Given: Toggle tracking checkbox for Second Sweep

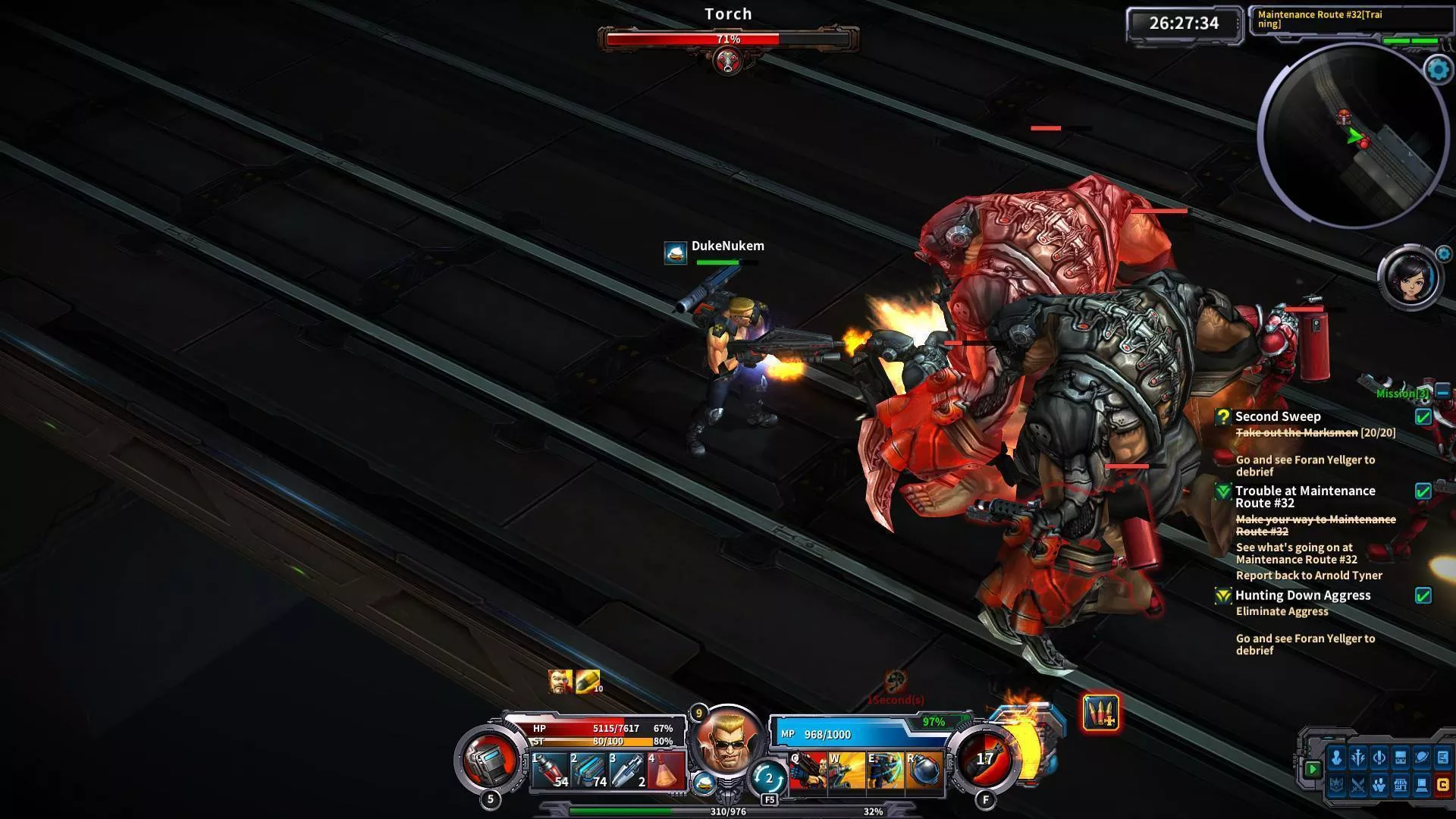Looking at the screenshot, I should [1423, 416].
